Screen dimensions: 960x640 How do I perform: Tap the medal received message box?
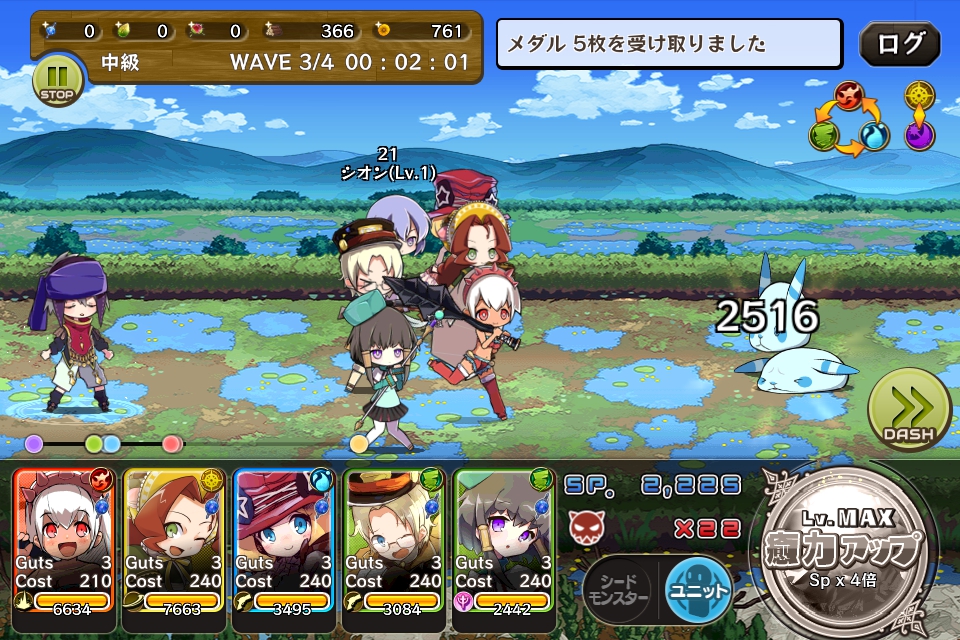tap(669, 44)
